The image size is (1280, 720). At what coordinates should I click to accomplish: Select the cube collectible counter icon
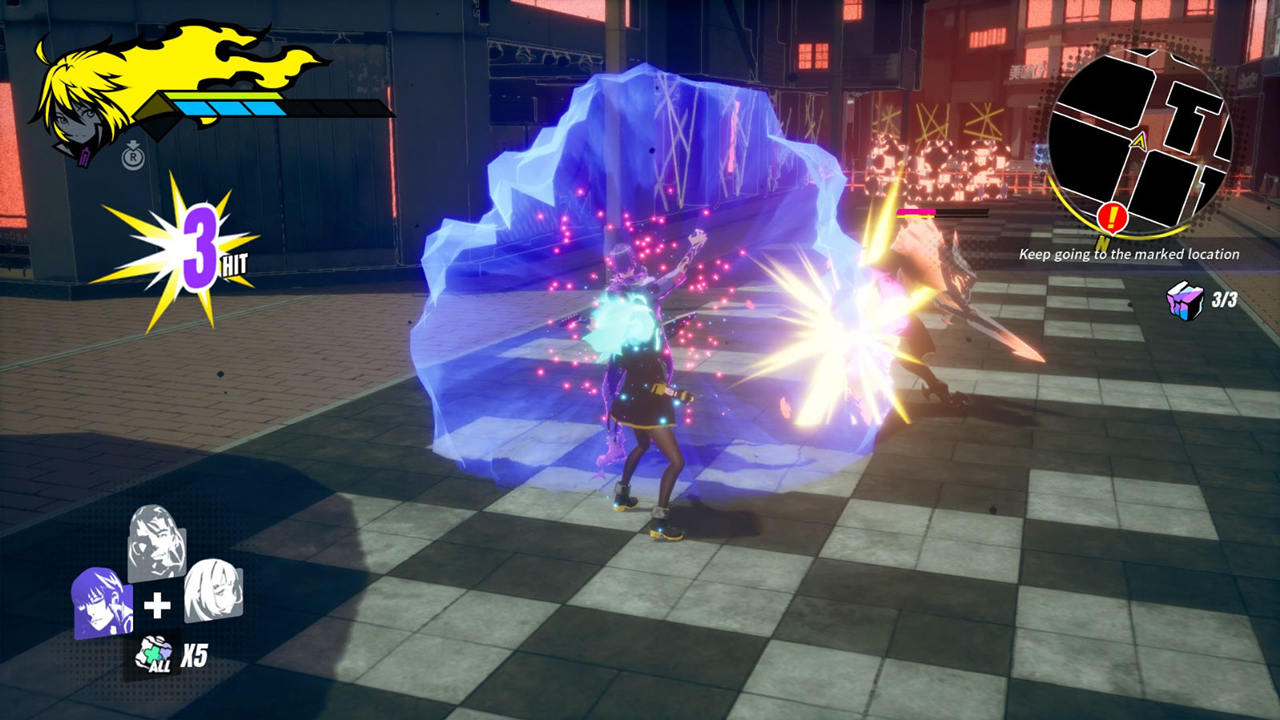(x=1185, y=300)
